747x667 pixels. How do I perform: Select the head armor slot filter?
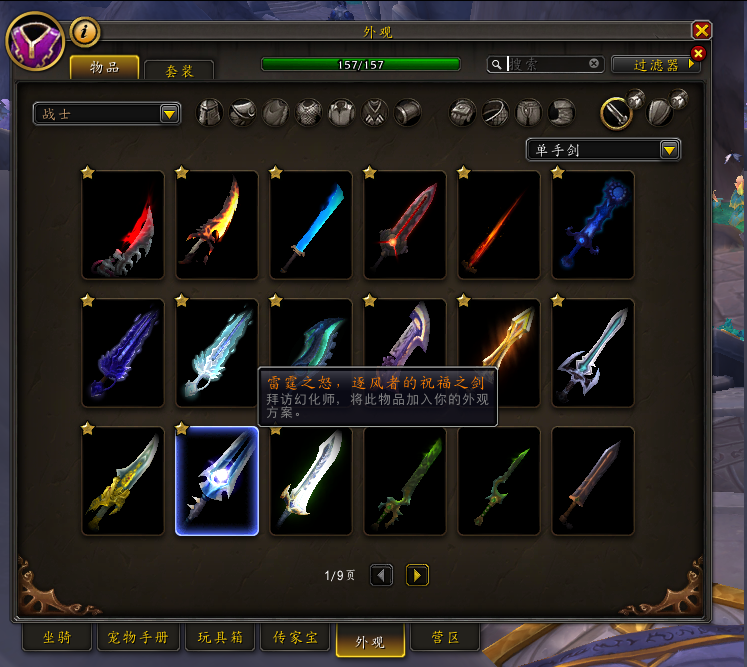pos(210,113)
